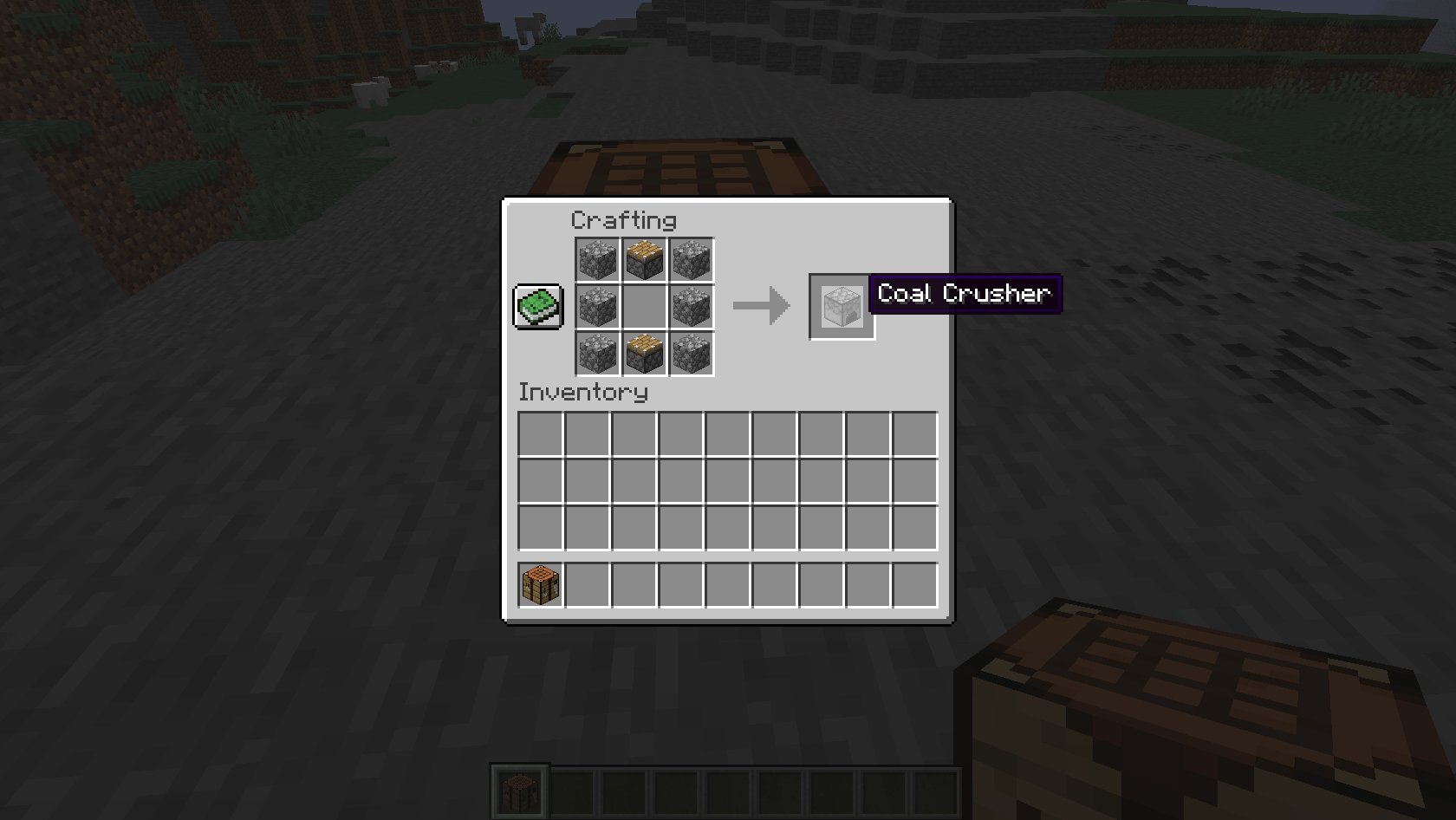Select the middle-right cobblestone in crafting grid
Image resolution: width=1456 pixels, height=820 pixels.
pos(692,306)
